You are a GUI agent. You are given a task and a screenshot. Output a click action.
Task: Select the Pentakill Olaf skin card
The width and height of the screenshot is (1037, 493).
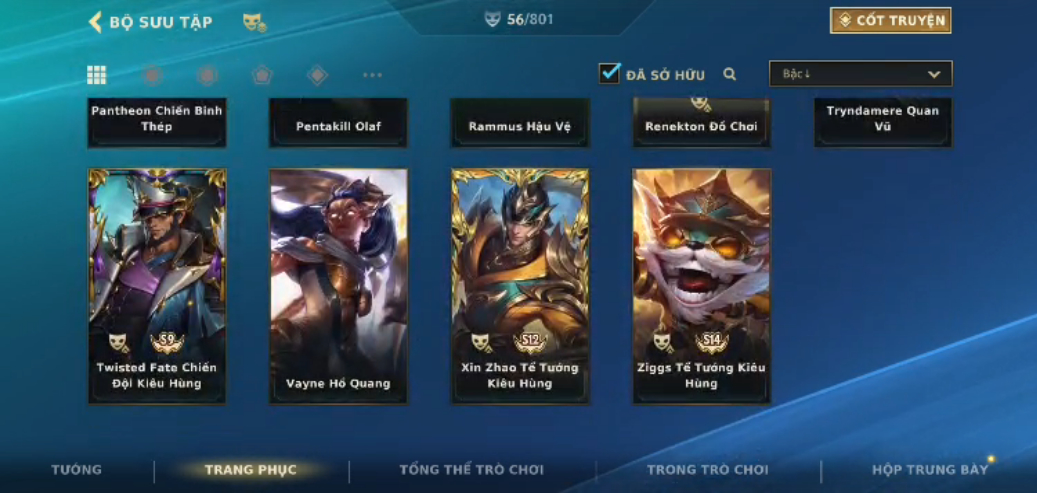(x=338, y=124)
